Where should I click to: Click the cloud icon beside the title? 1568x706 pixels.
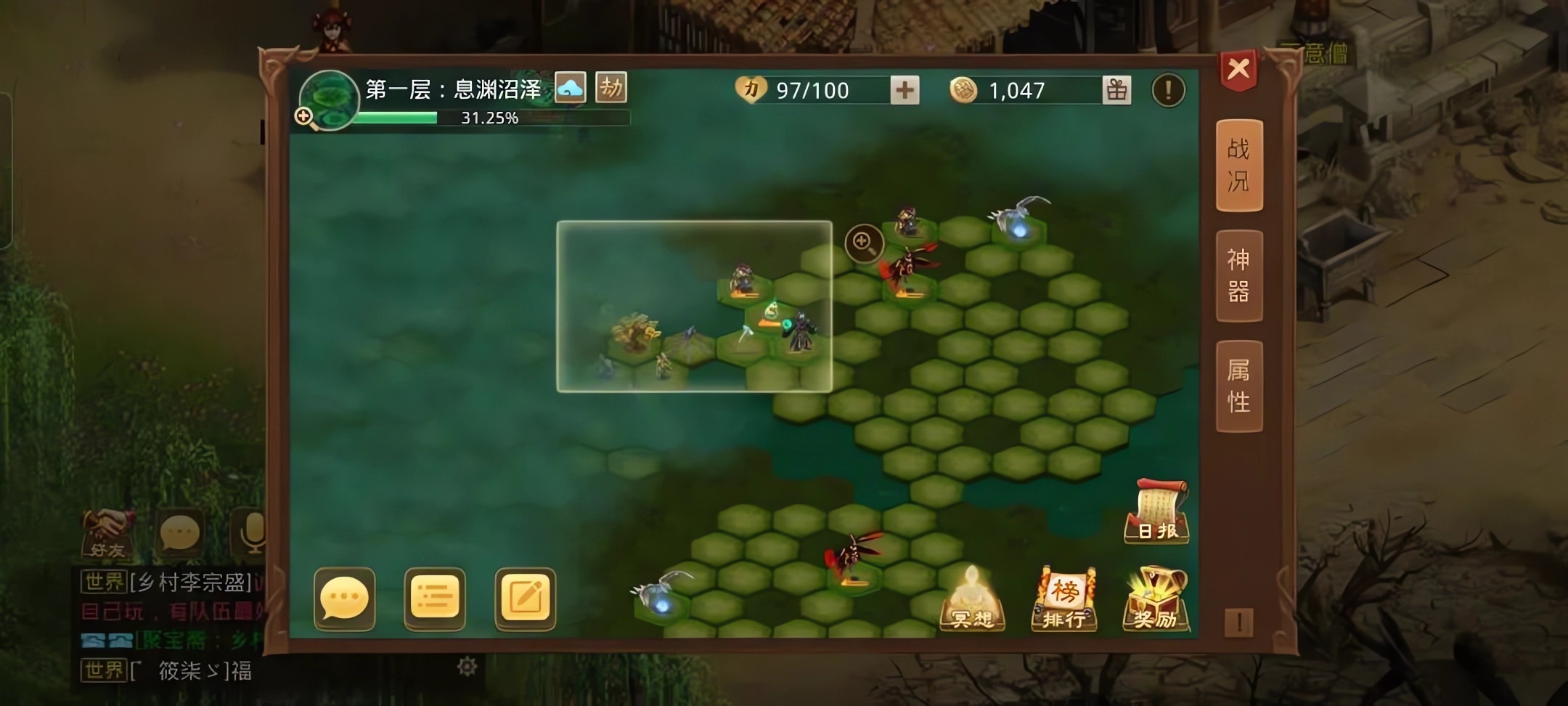click(x=571, y=89)
